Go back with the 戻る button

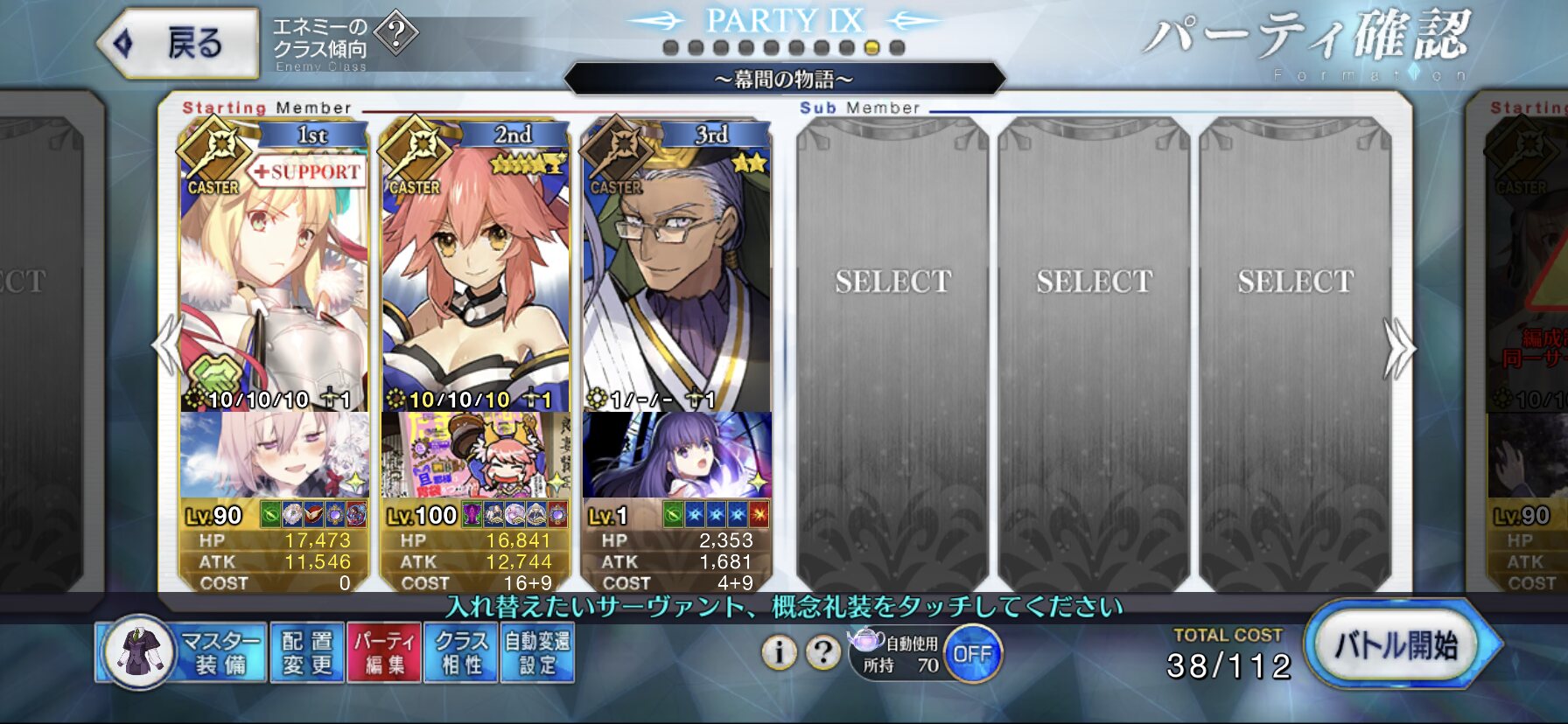click(x=179, y=44)
